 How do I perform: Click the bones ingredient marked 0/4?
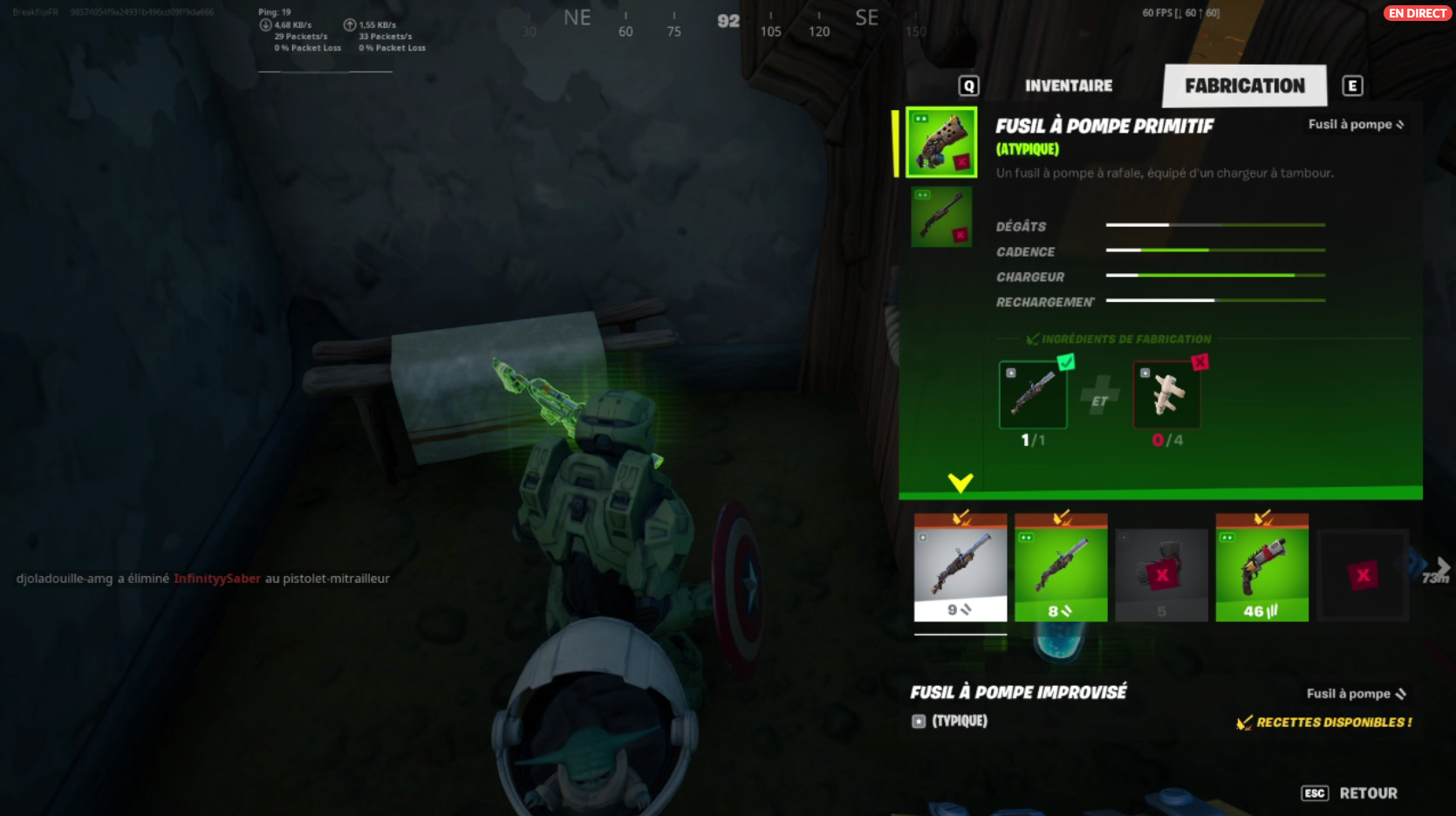tap(1167, 394)
